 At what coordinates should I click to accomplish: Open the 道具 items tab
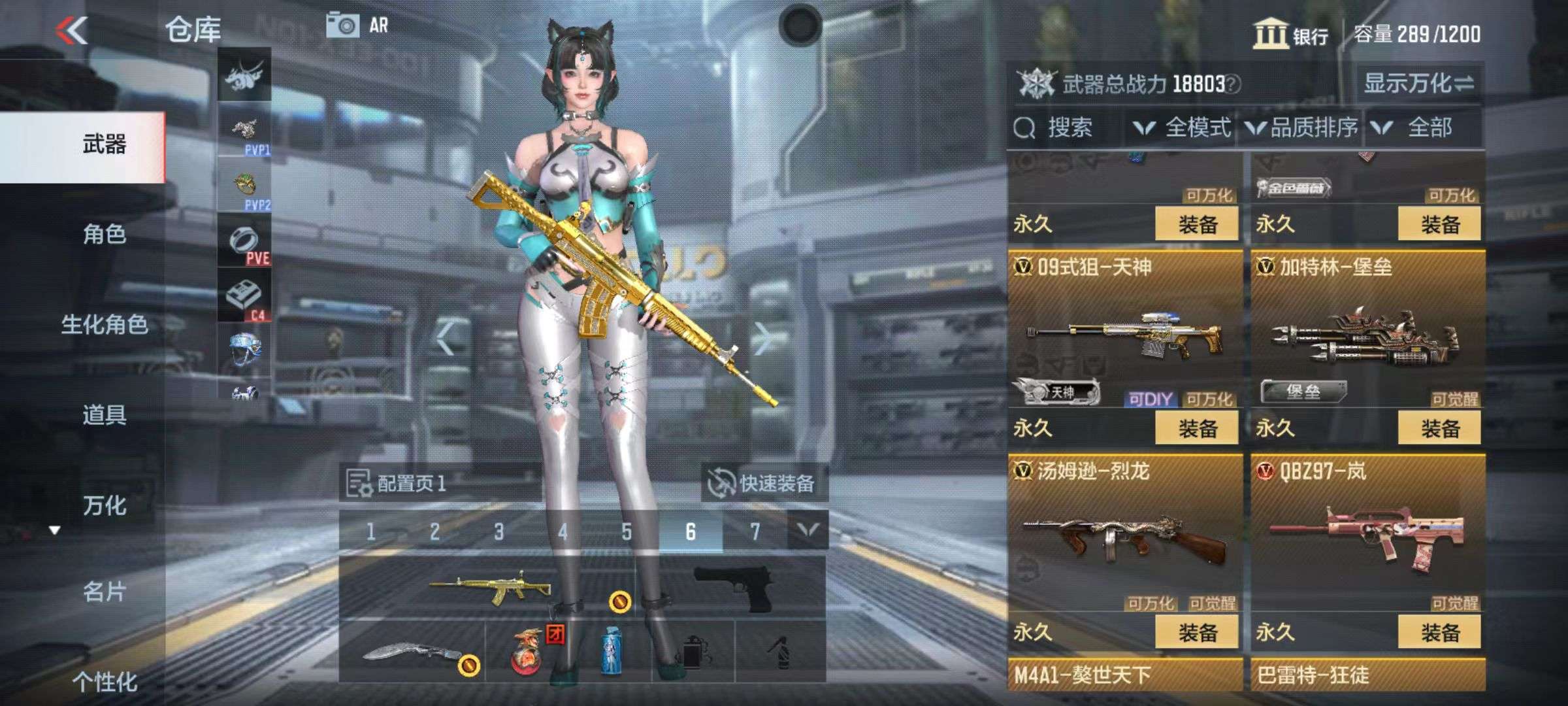[x=105, y=414]
